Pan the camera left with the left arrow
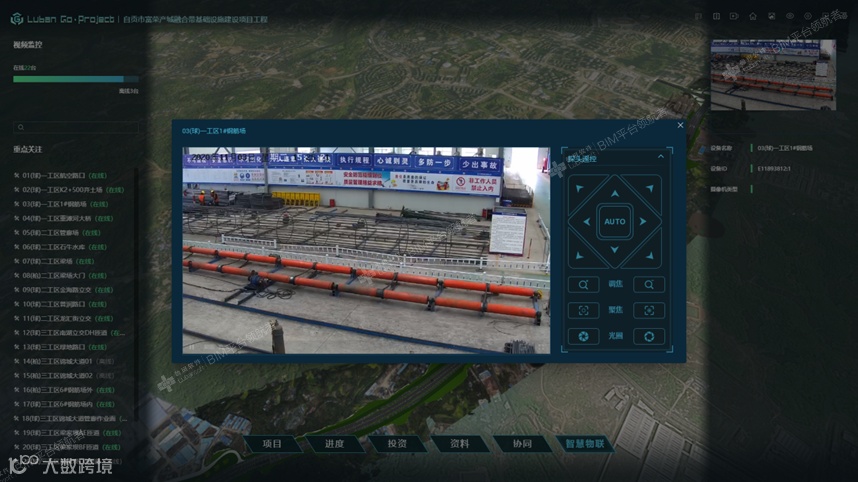 [x=586, y=221]
